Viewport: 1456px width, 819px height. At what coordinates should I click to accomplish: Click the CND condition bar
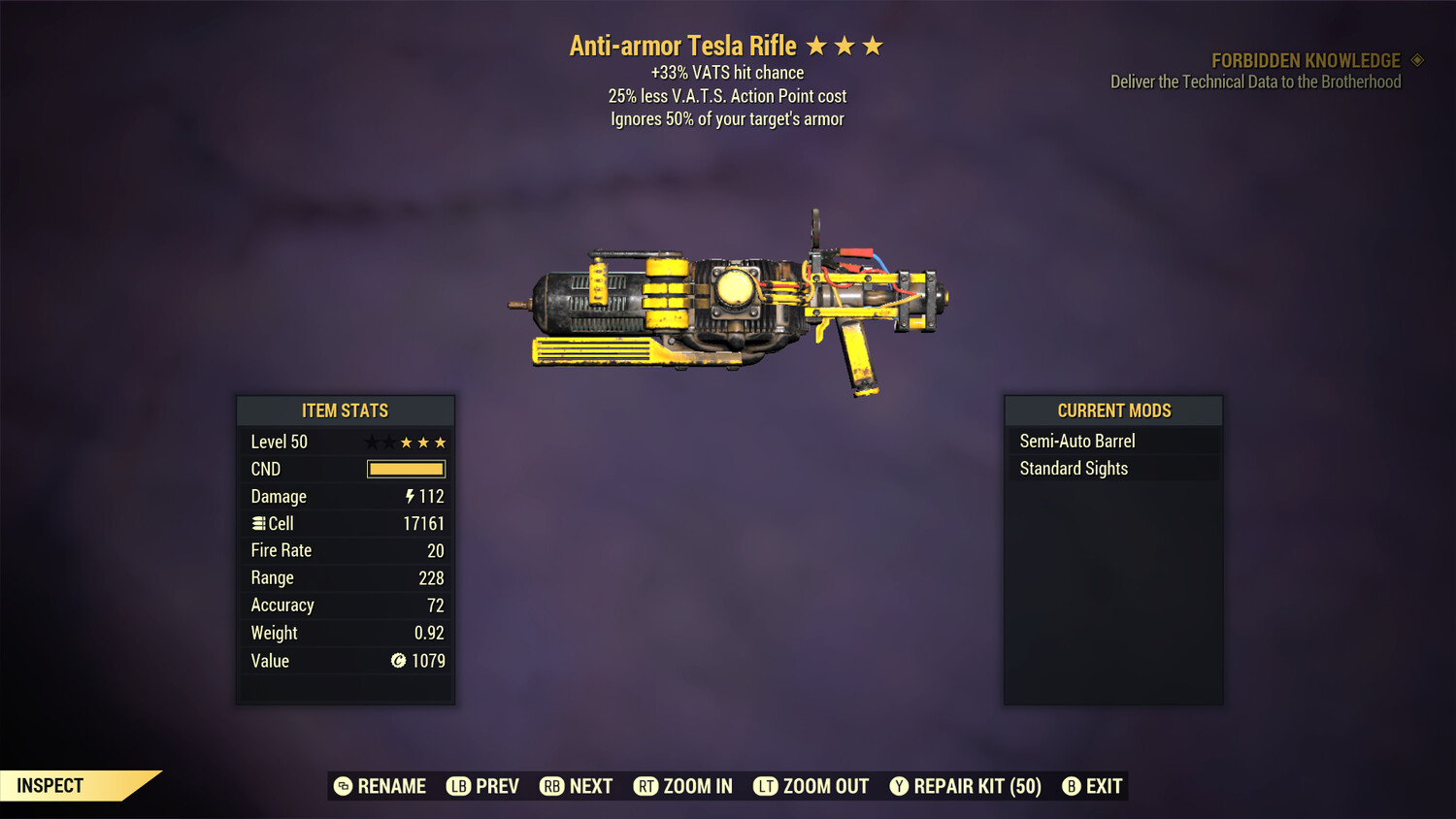coord(406,469)
